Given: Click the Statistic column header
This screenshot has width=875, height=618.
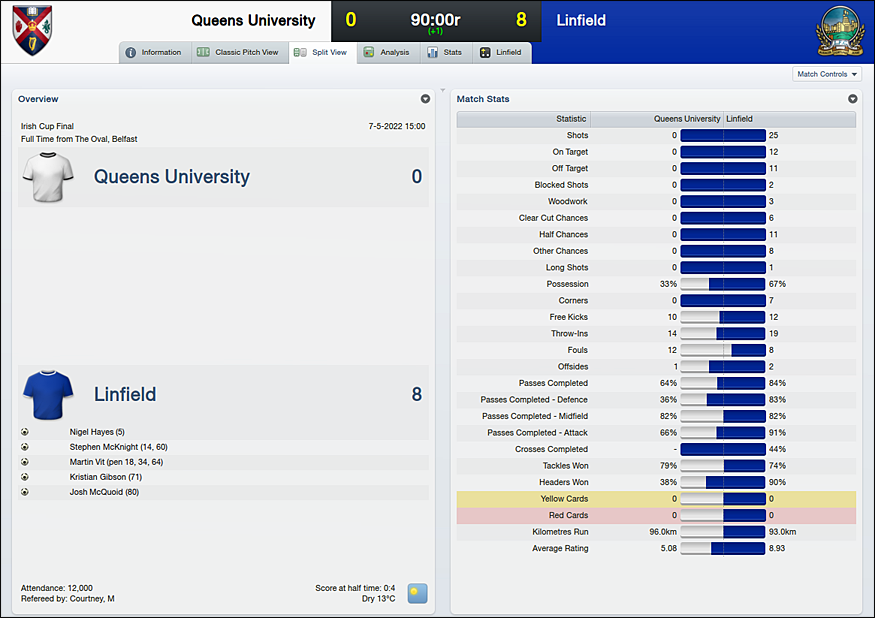Looking at the screenshot, I should point(571,119).
